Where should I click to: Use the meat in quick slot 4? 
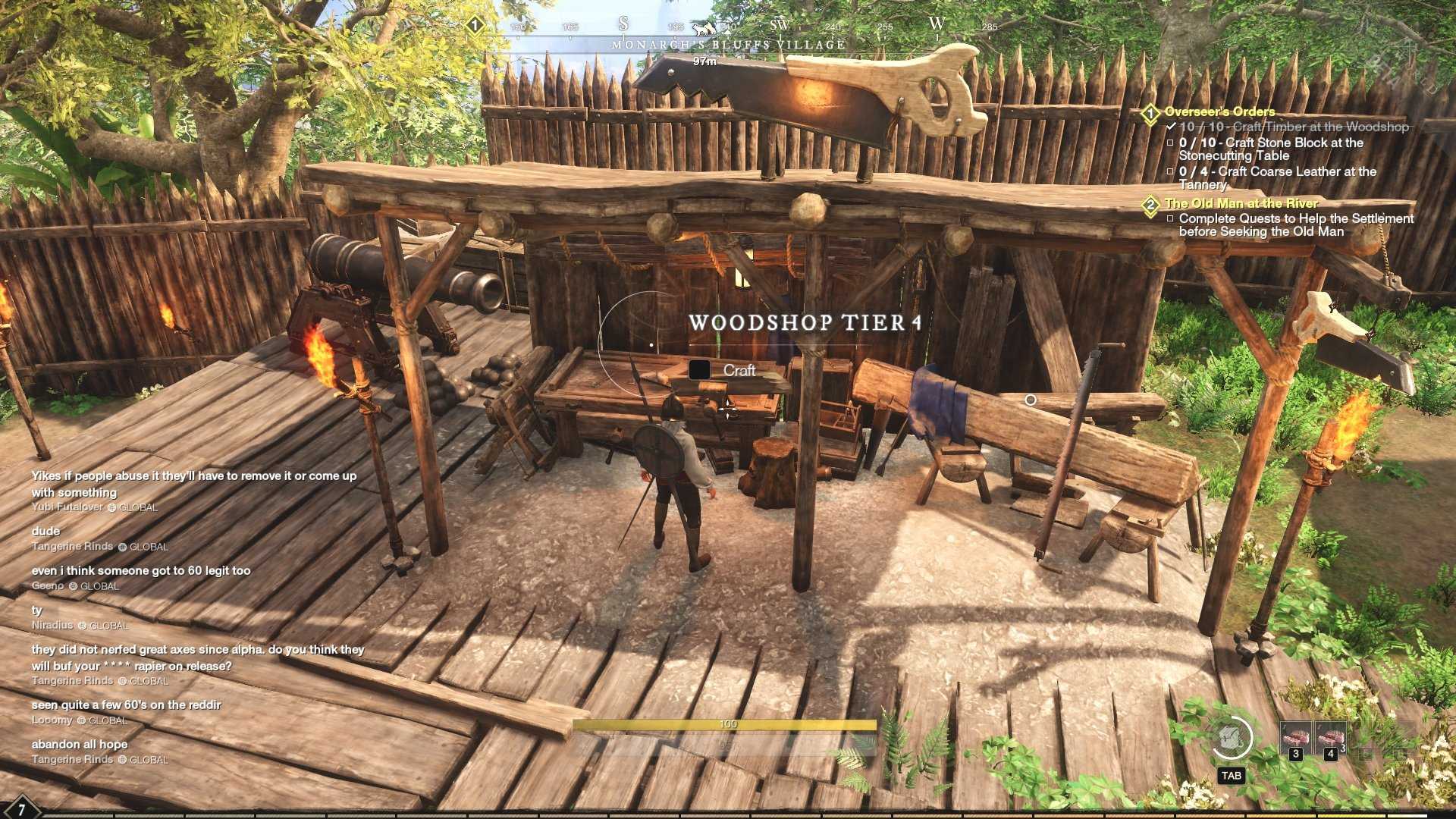click(1331, 738)
